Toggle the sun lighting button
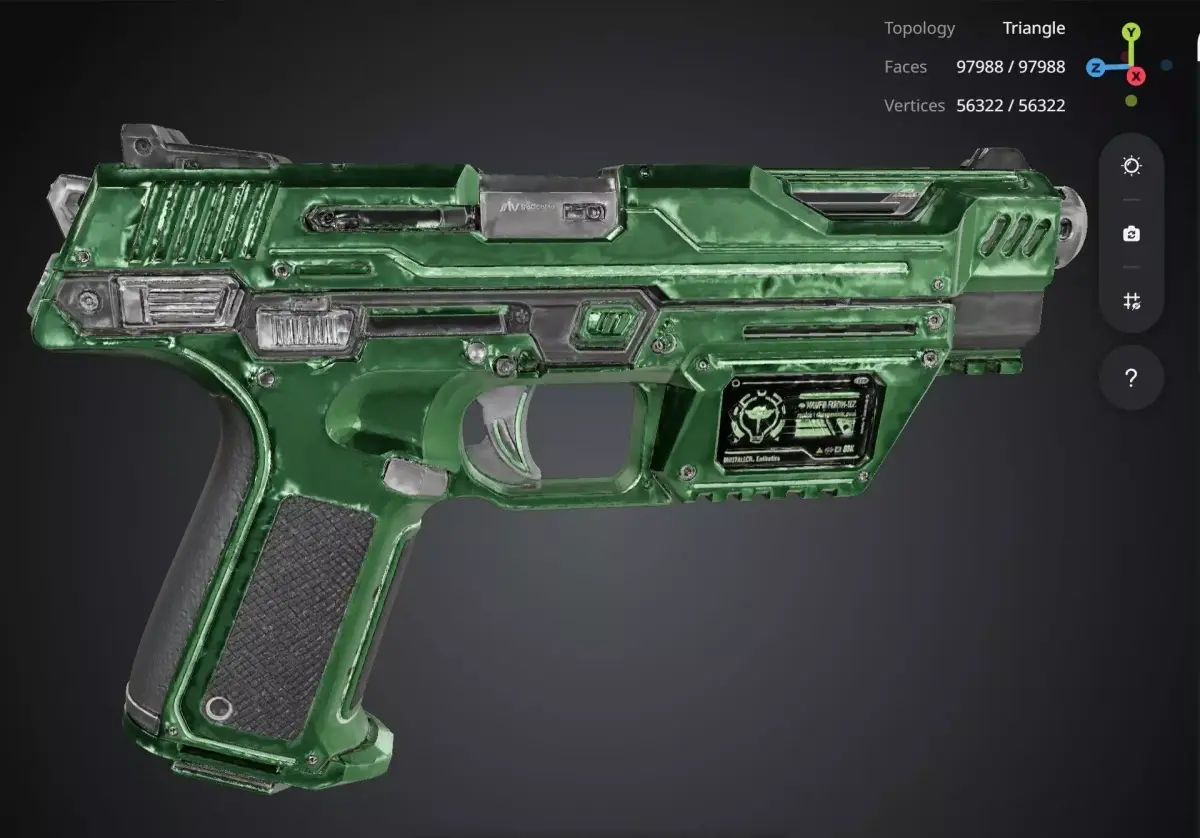 [1131, 166]
